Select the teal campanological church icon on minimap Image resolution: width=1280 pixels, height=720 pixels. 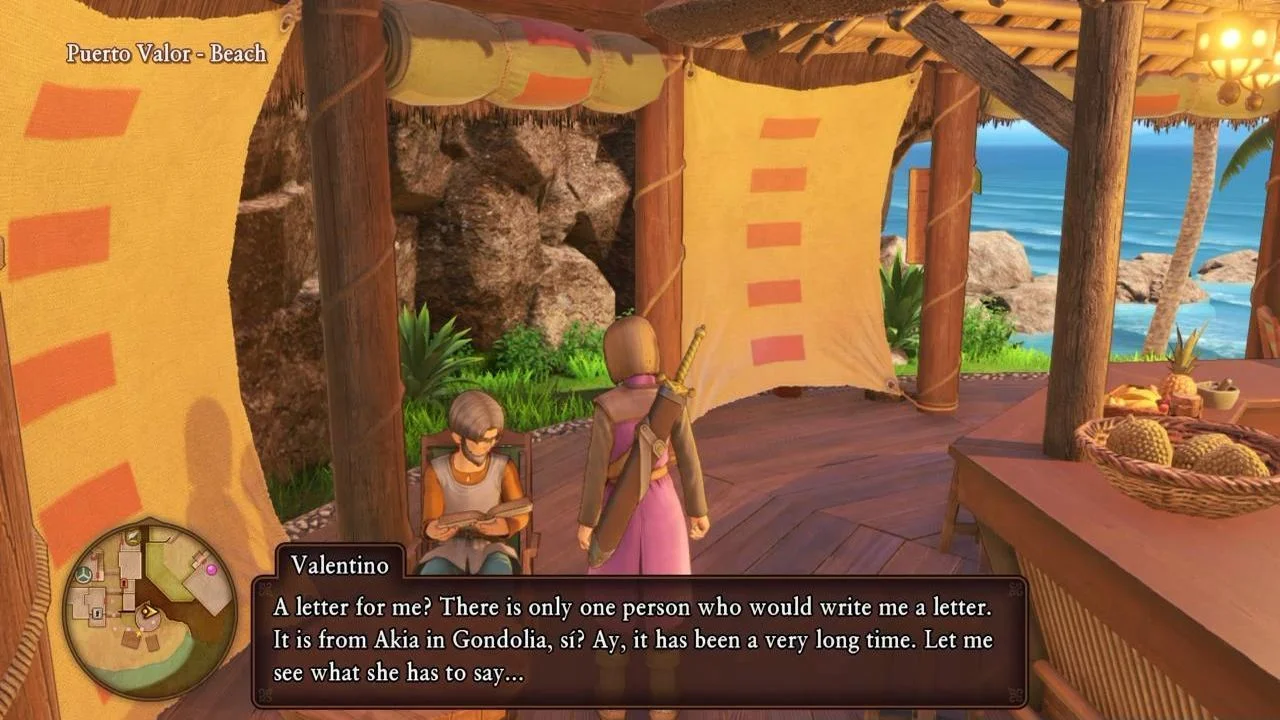tap(84, 573)
